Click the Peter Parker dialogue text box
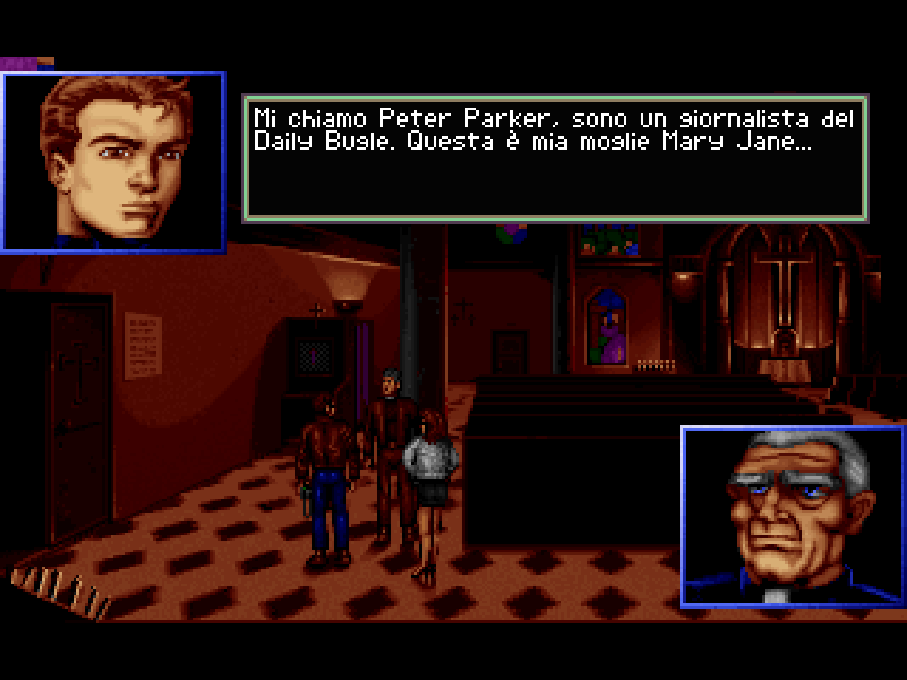The width and height of the screenshot is (907, 680). [555, 158]
